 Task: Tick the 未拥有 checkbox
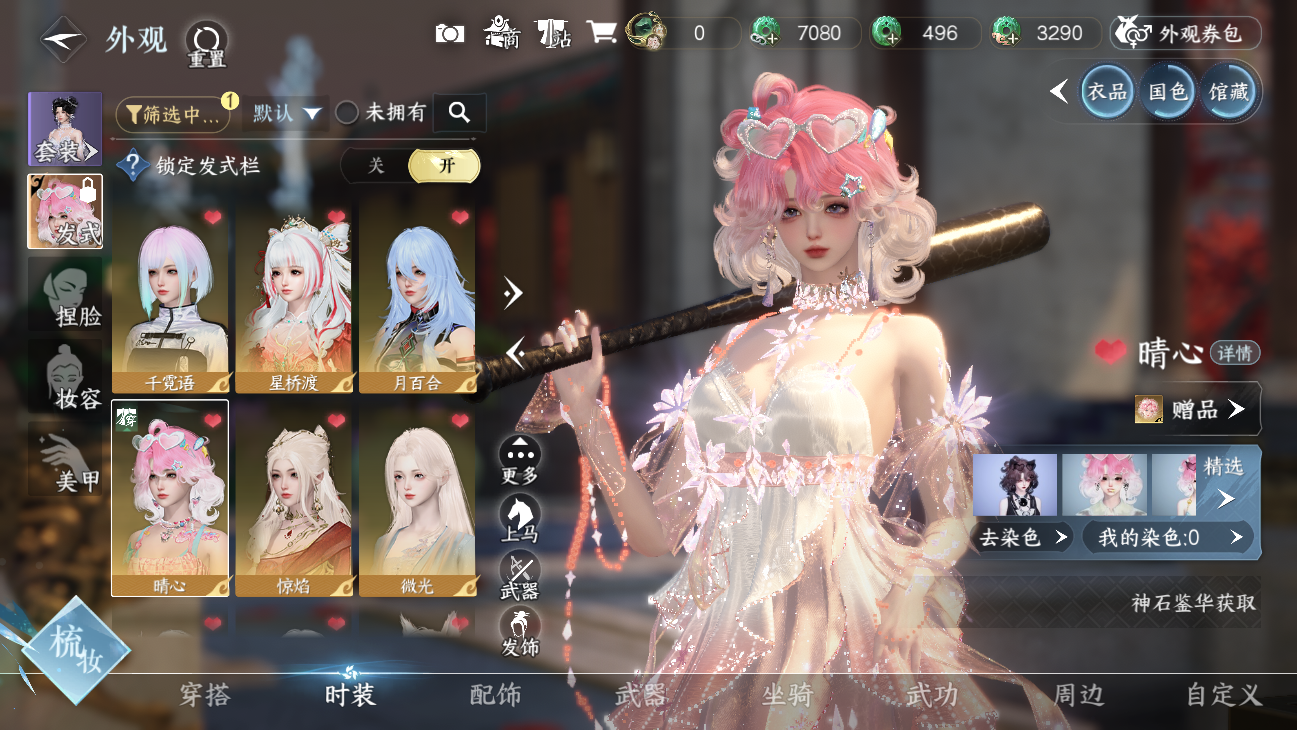click(347, 113)
